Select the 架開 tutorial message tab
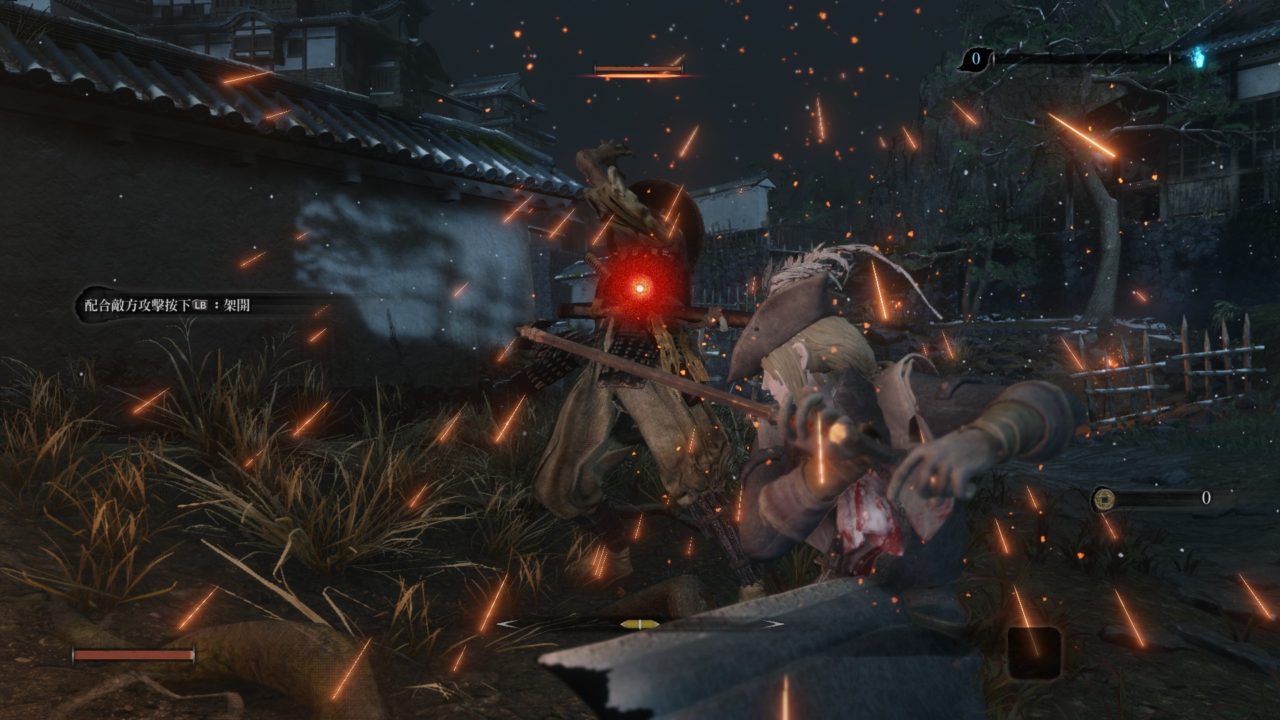1280x720 pixels. tap(238, 305)
